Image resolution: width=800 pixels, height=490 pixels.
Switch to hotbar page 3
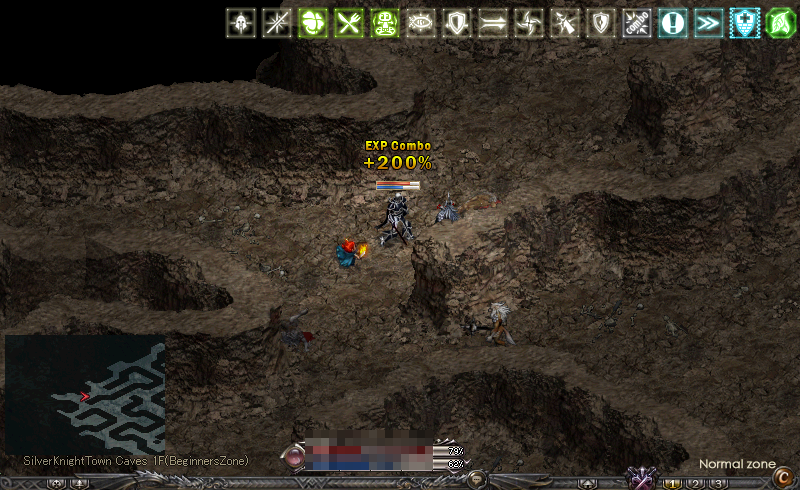point(717,483)
